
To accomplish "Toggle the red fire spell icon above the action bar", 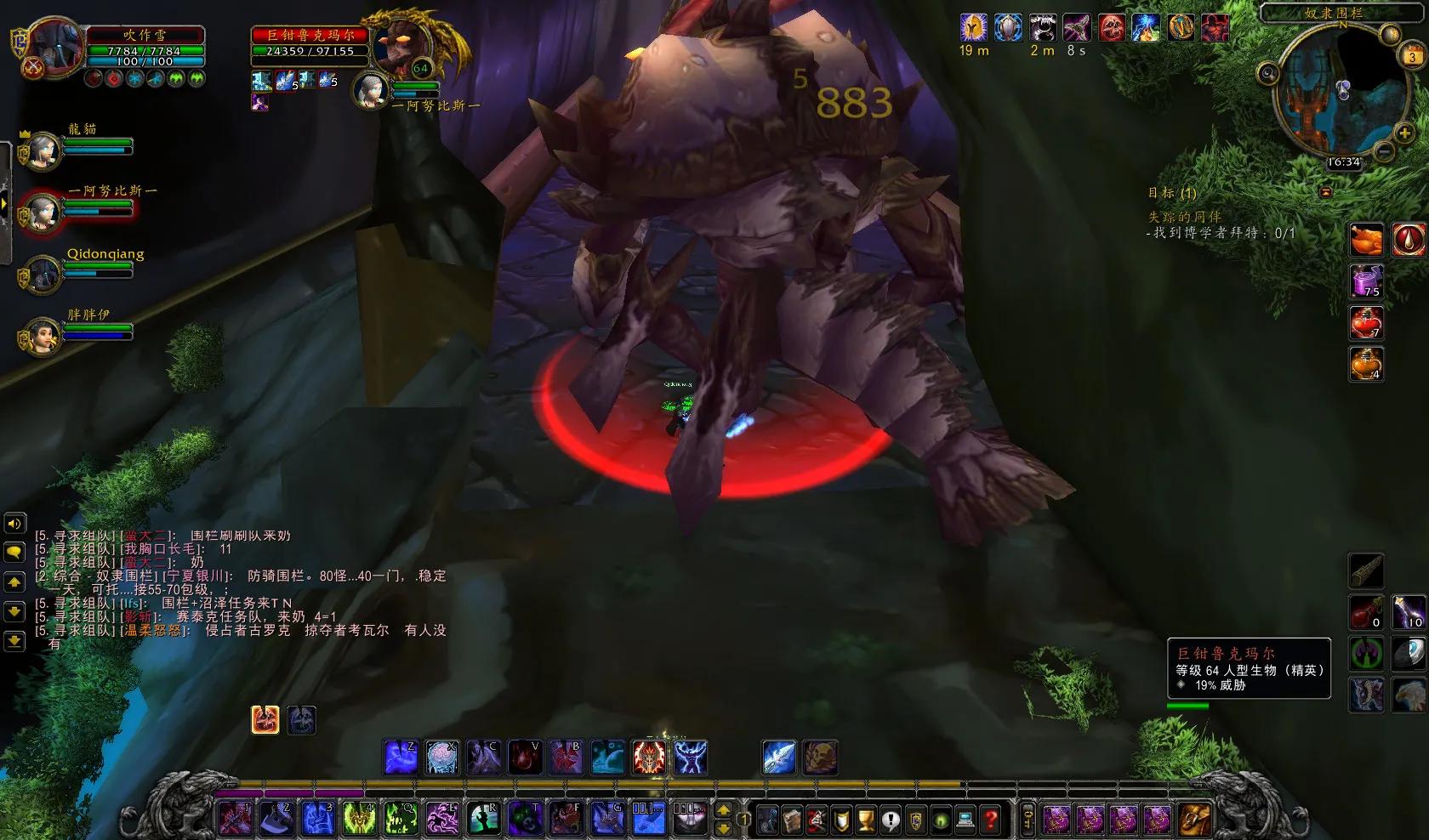I will [265, 720].
